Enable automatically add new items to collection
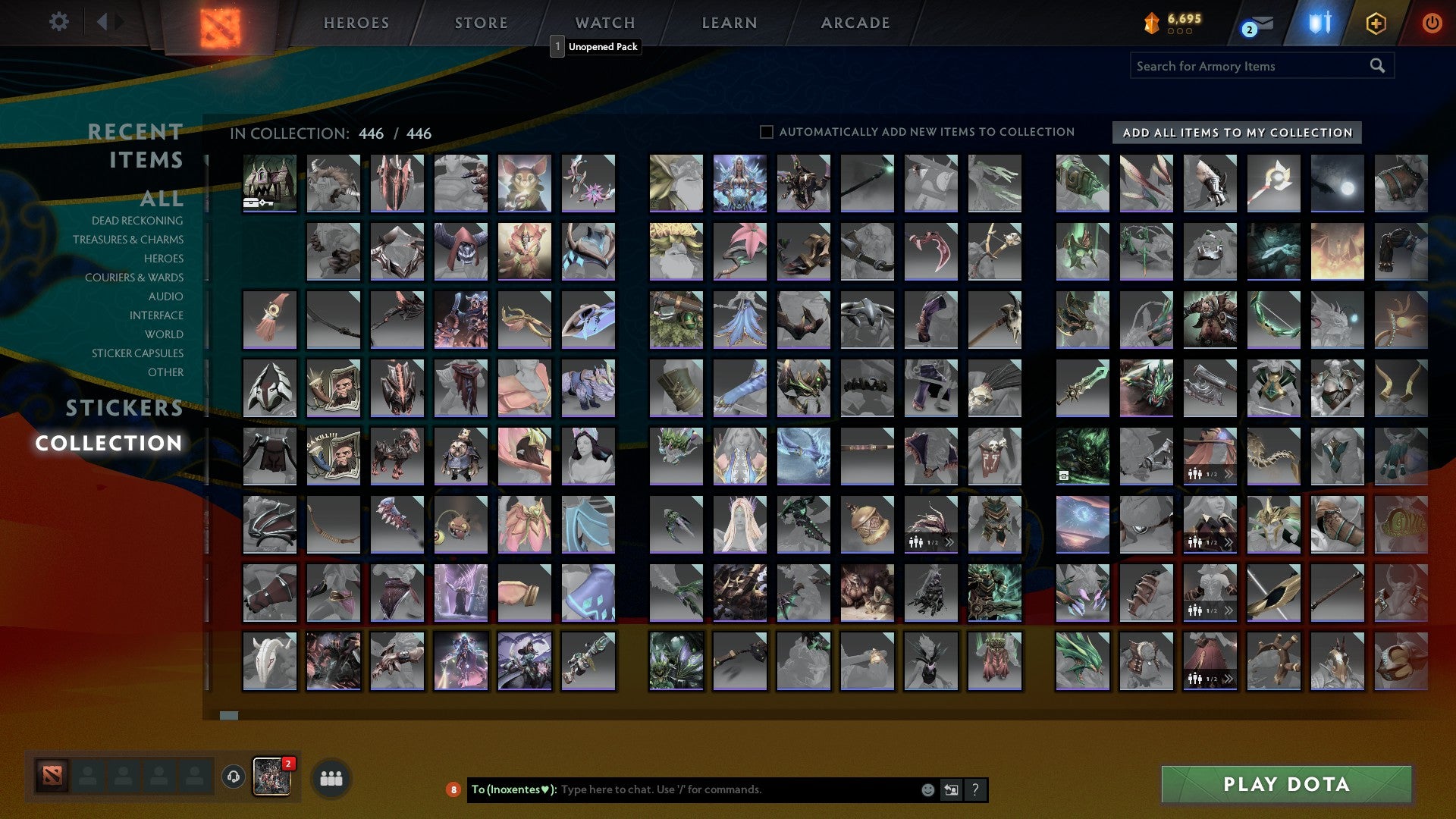Viewport: 1456px width, 819px height. (766, 131)
